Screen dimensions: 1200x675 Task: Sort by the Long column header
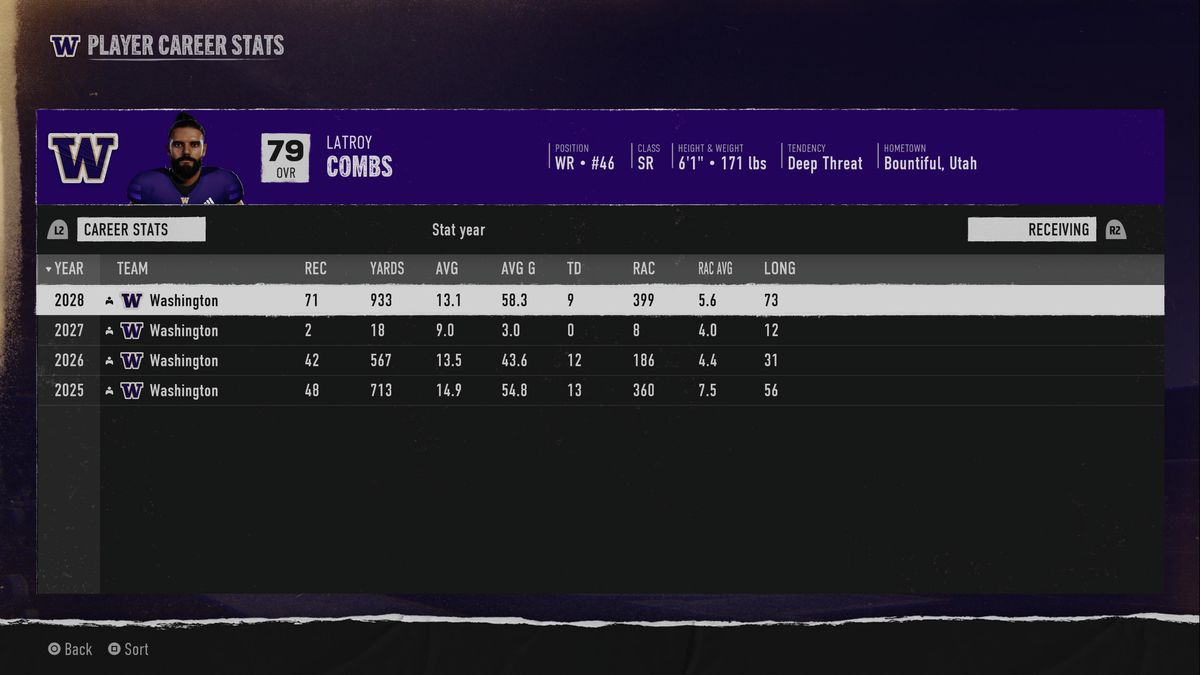[779, 268]
